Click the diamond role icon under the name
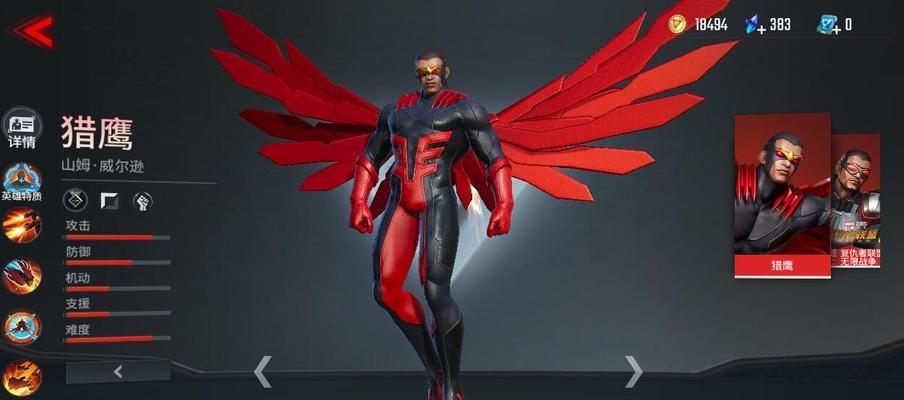The height and width of the screenshot is (400, 904). click(76, 201)
